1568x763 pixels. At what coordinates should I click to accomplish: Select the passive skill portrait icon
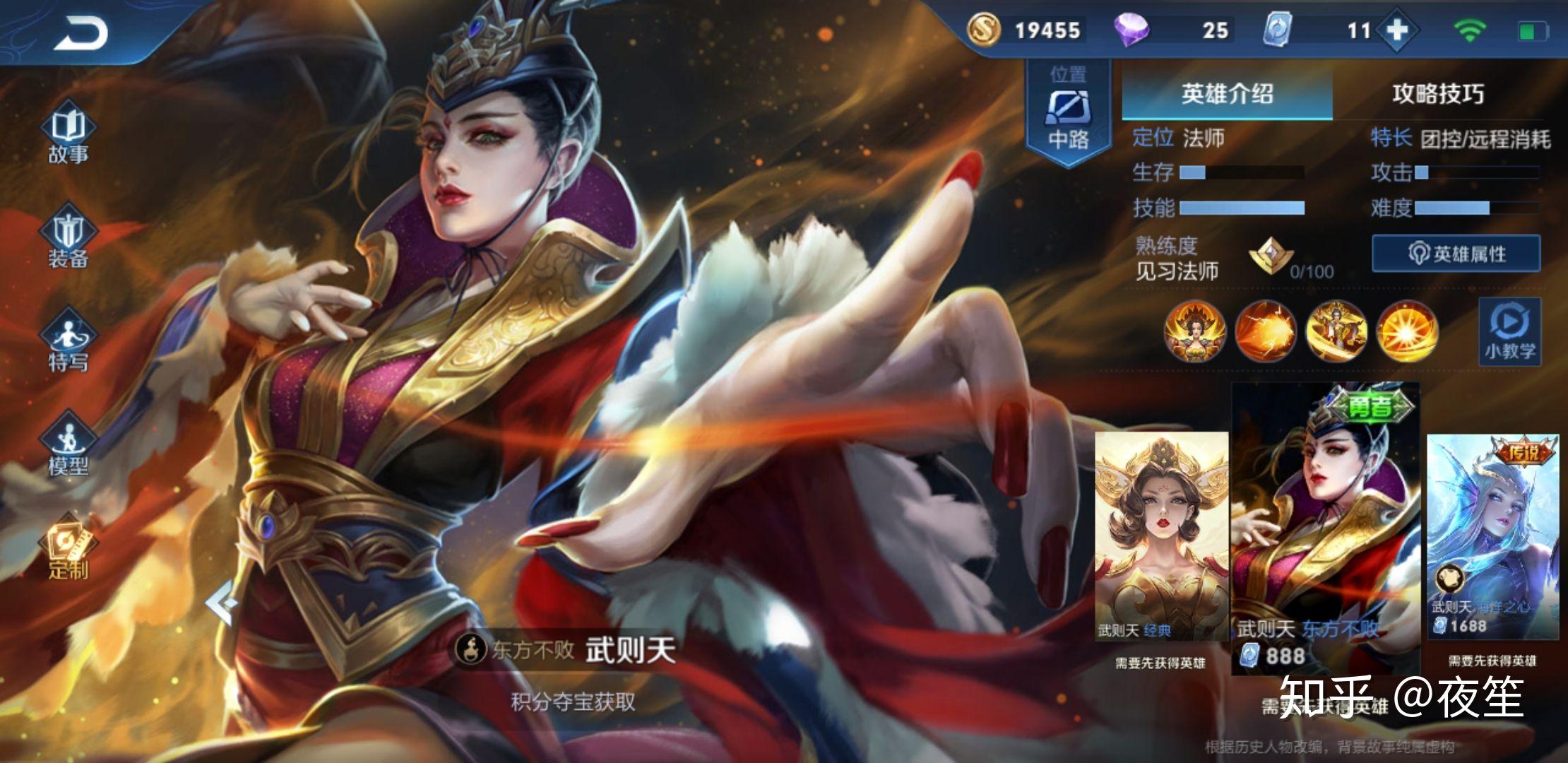point(1194,331)
